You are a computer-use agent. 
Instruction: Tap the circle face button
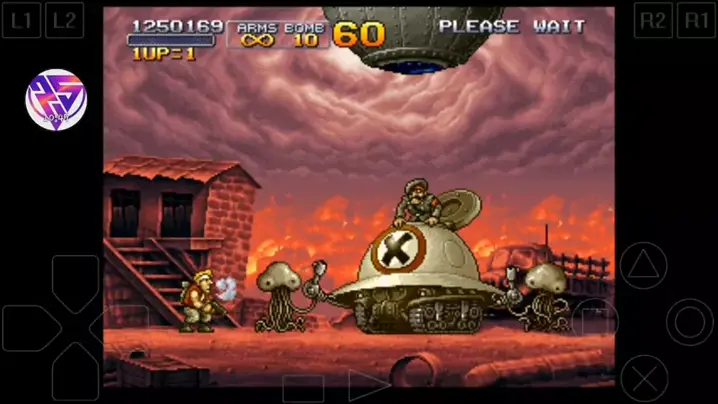pos(690,322)
